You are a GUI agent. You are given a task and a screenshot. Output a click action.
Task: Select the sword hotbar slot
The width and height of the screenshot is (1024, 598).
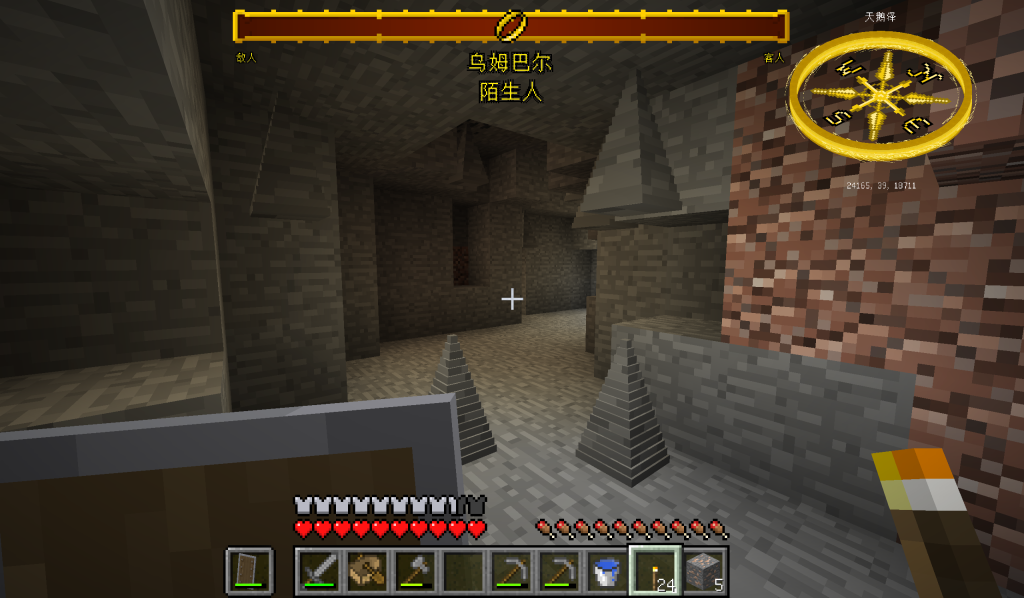tap(319, 570)
